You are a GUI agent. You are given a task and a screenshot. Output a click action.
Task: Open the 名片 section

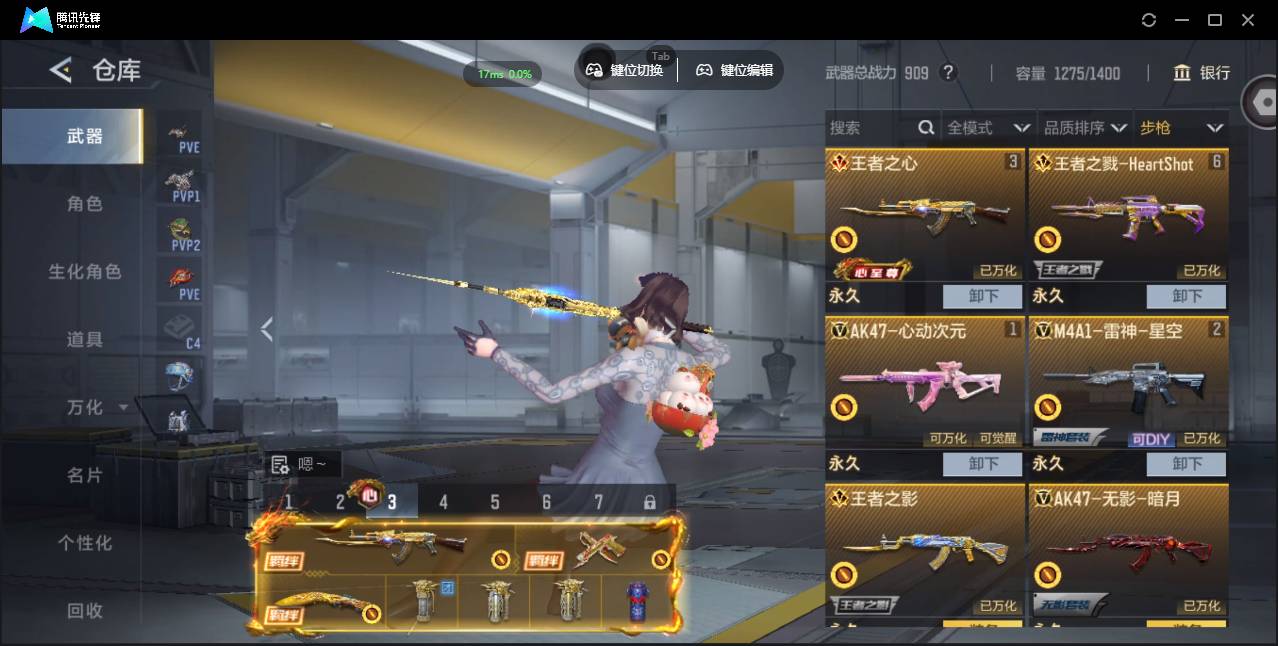click(x=84, y=475)
